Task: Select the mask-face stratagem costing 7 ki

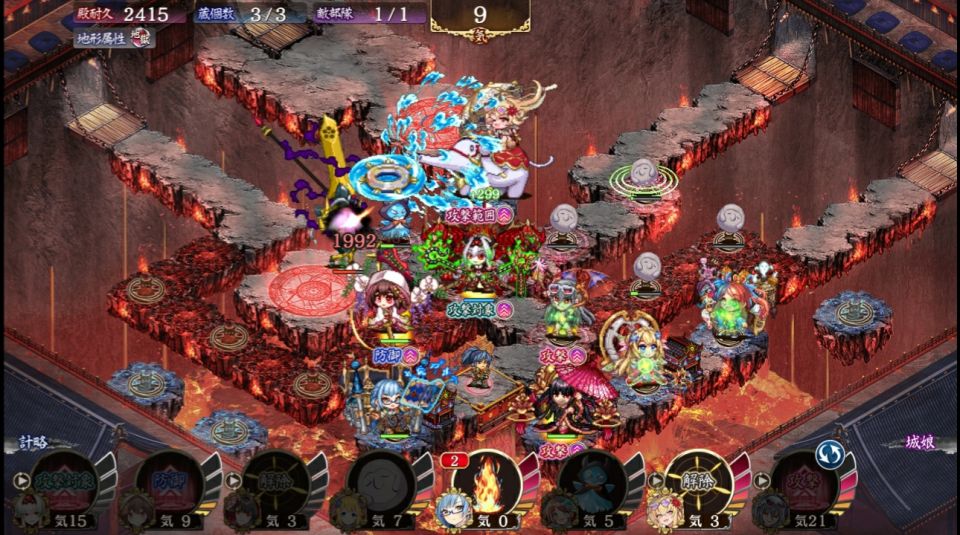Action: 376,484
